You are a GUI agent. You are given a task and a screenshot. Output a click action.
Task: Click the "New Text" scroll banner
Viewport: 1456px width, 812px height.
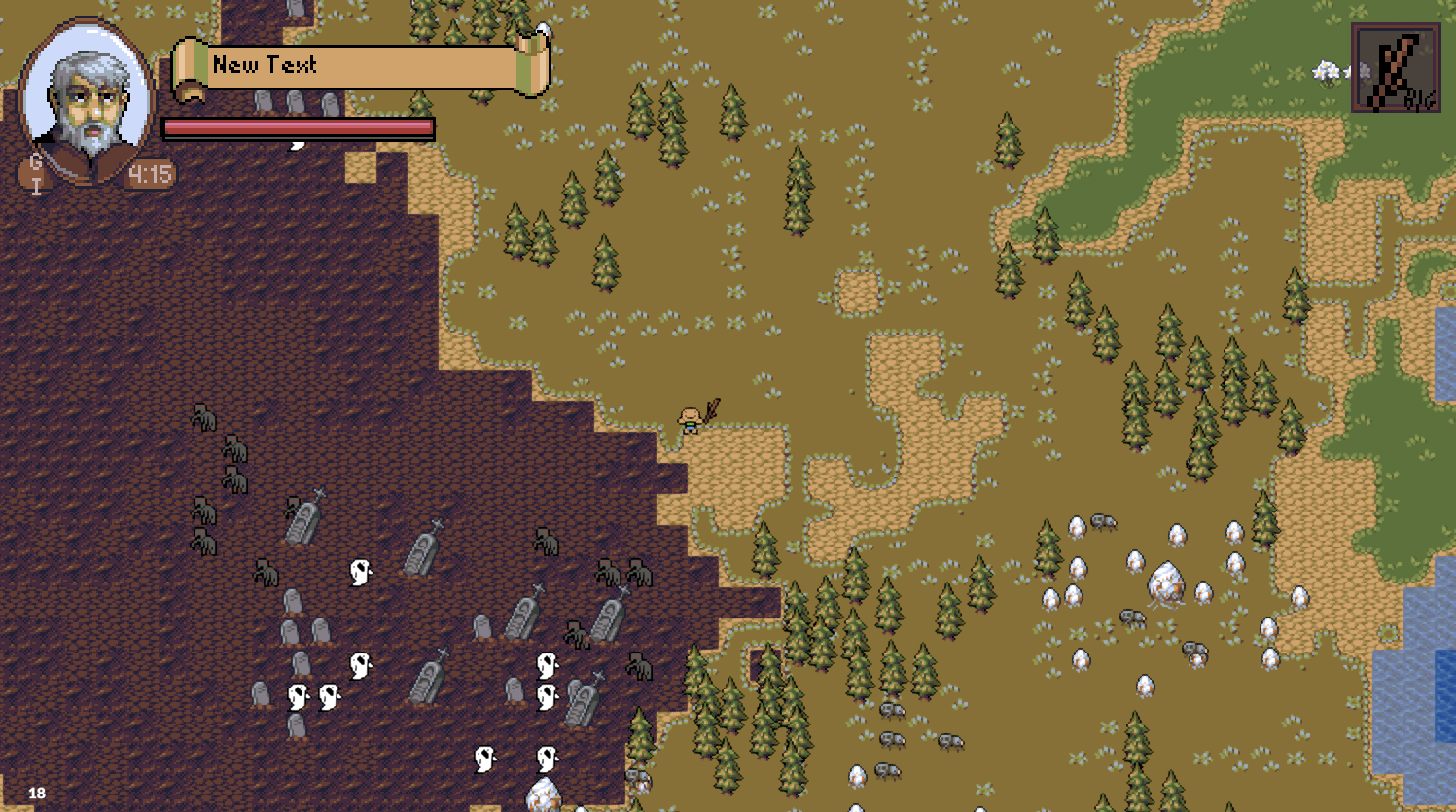click(360, 66)
